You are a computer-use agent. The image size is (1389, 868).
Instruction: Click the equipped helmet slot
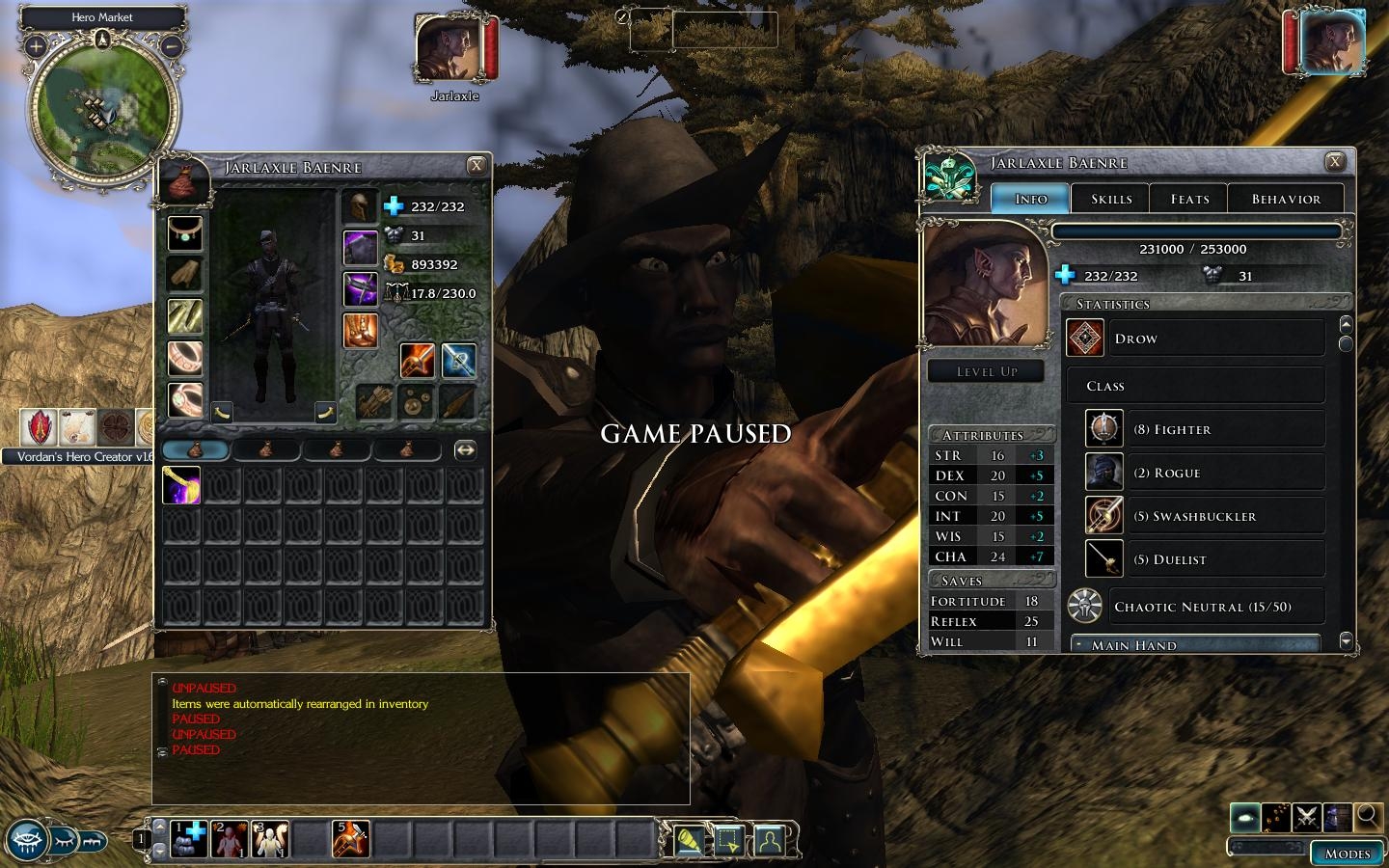pos(360,207)
